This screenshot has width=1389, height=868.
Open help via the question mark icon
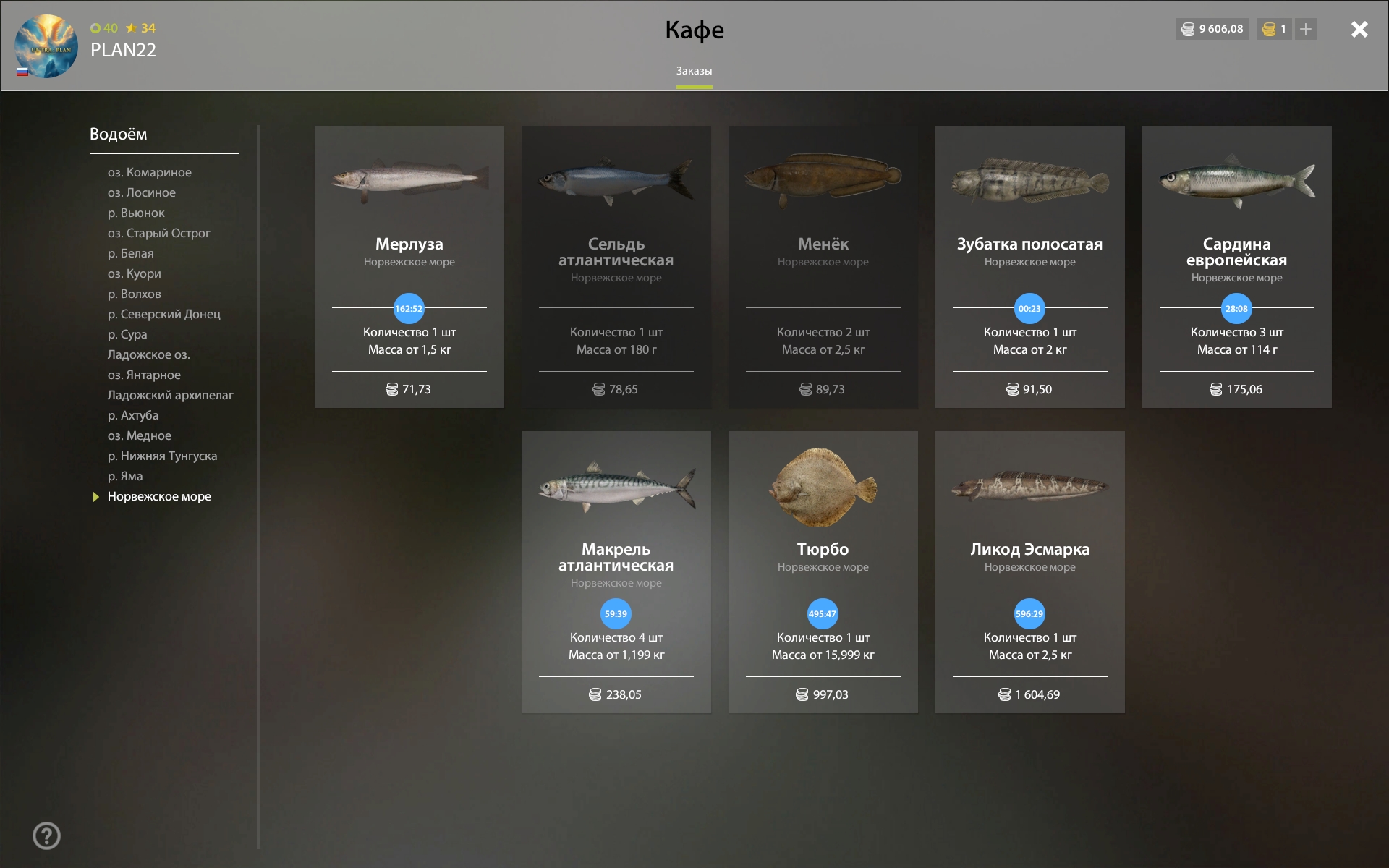pos(47,835)
